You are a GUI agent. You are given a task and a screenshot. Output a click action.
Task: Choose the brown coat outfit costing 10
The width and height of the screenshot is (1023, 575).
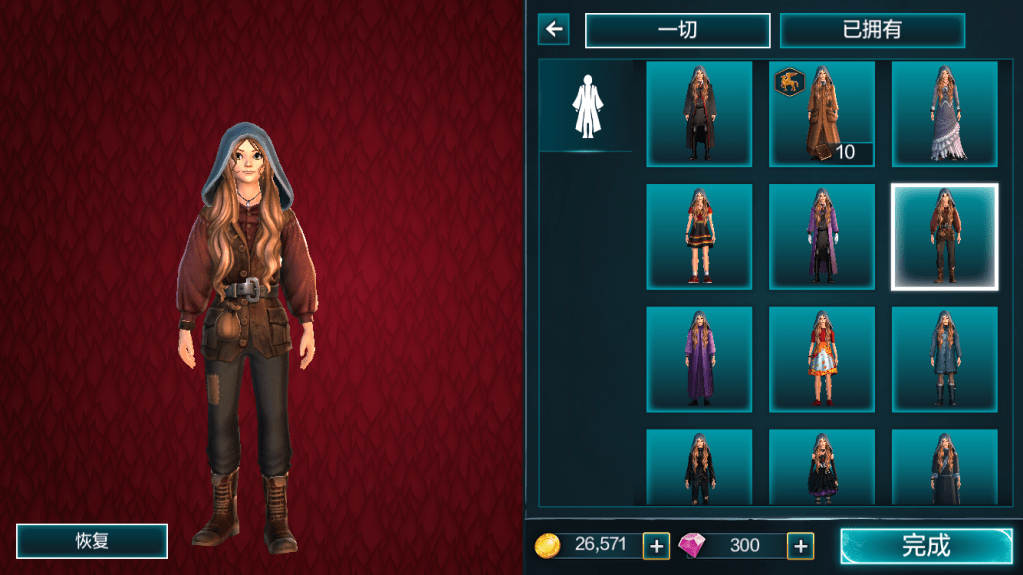(822, 114)
